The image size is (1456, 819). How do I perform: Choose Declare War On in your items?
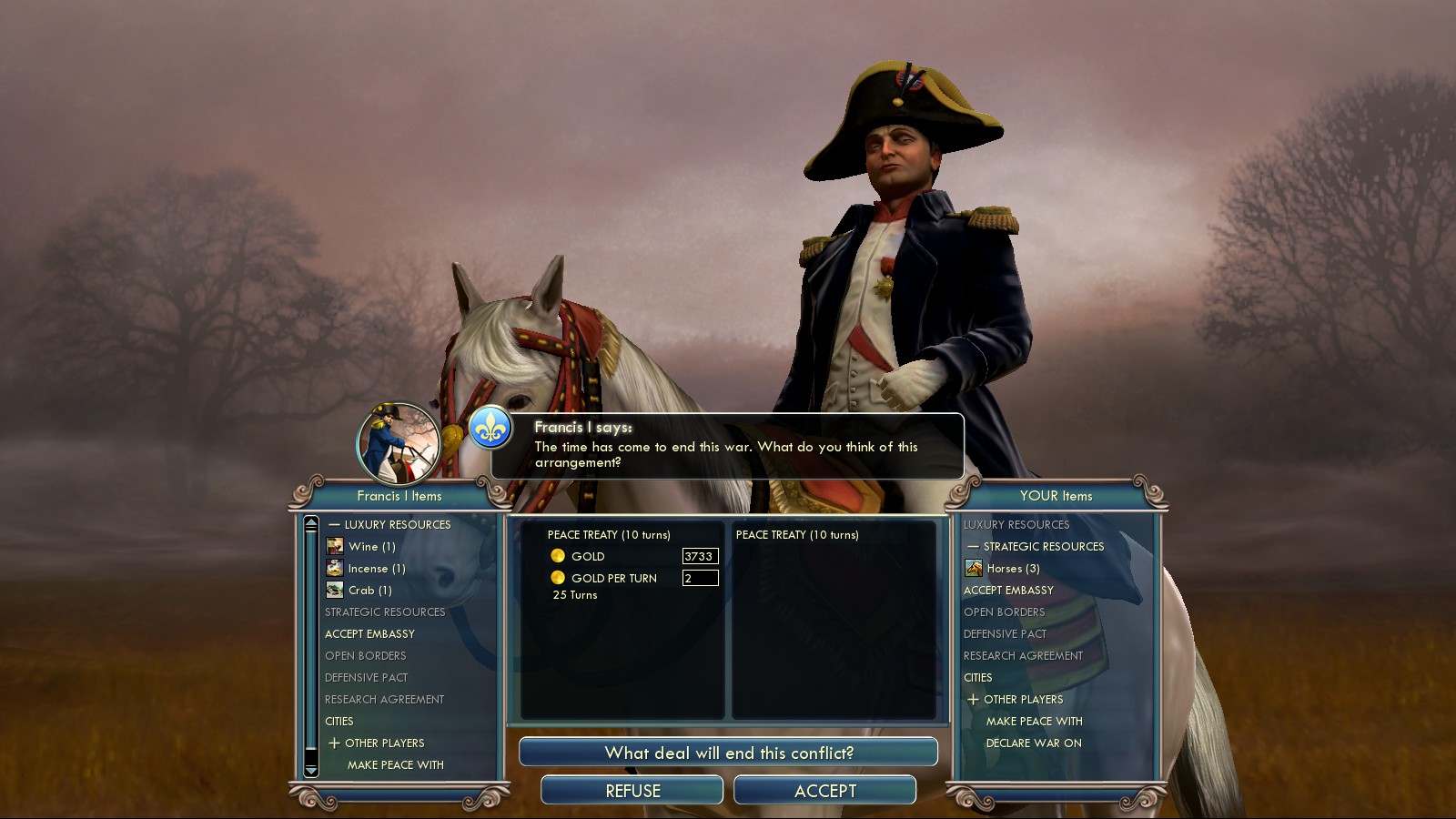coord(1034,743)
